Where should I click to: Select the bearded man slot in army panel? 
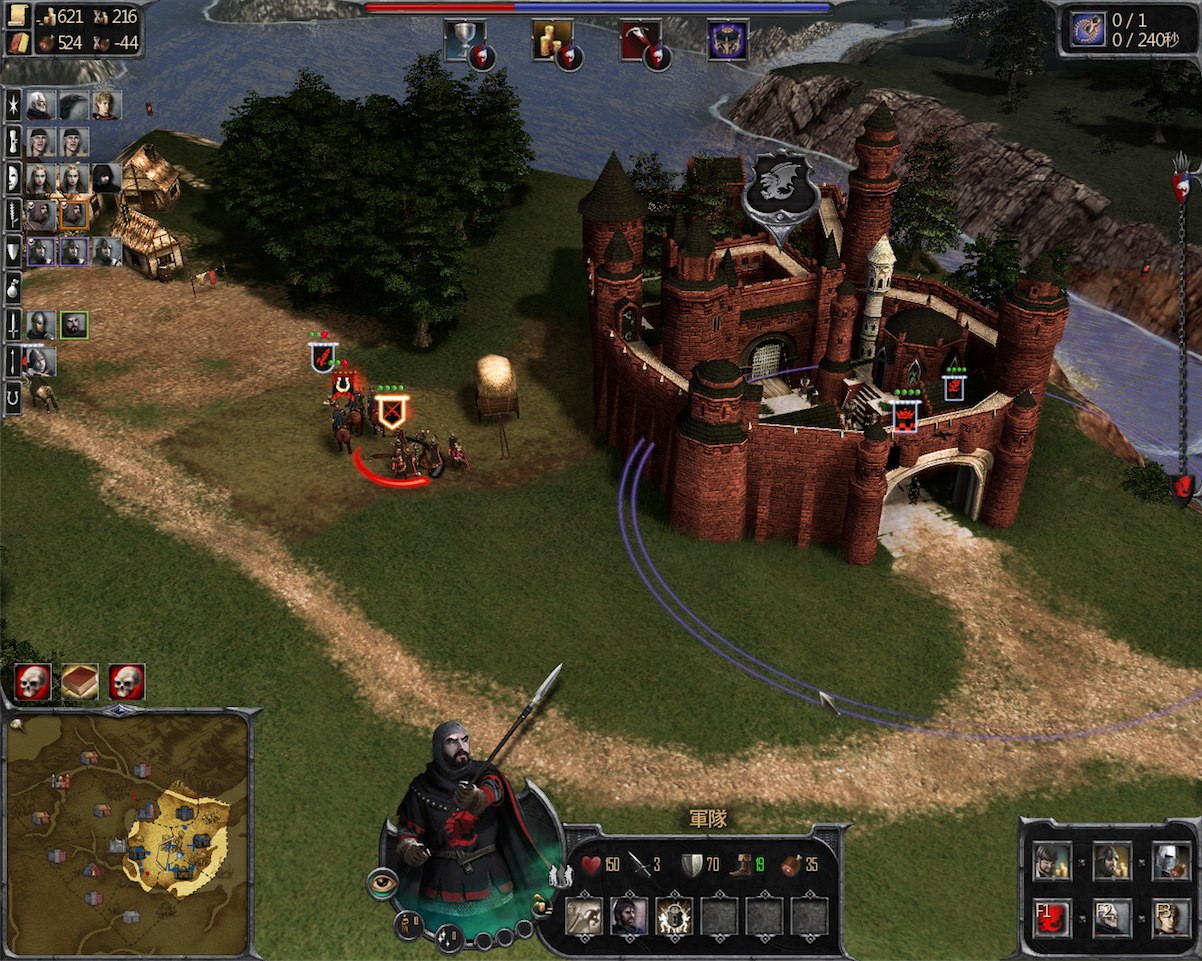(x=629, y=916)
